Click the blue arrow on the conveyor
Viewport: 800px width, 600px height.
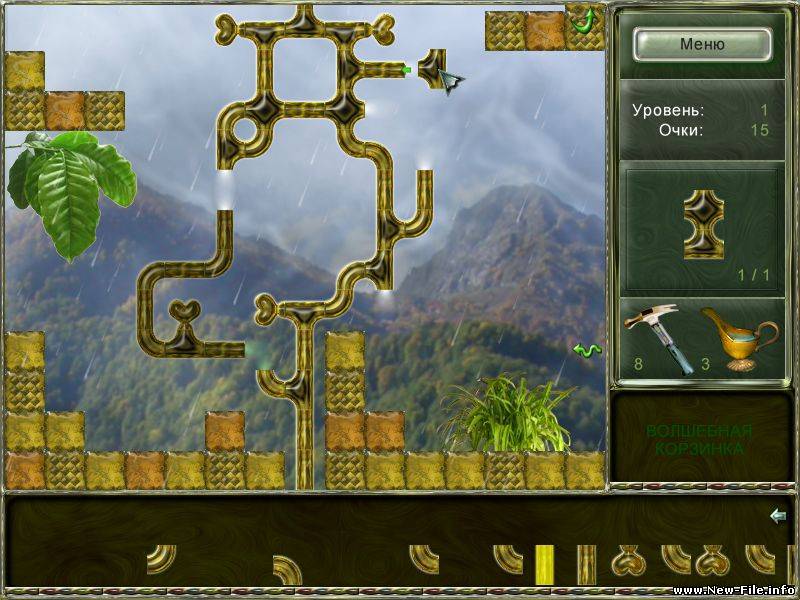tap(778, 516)
